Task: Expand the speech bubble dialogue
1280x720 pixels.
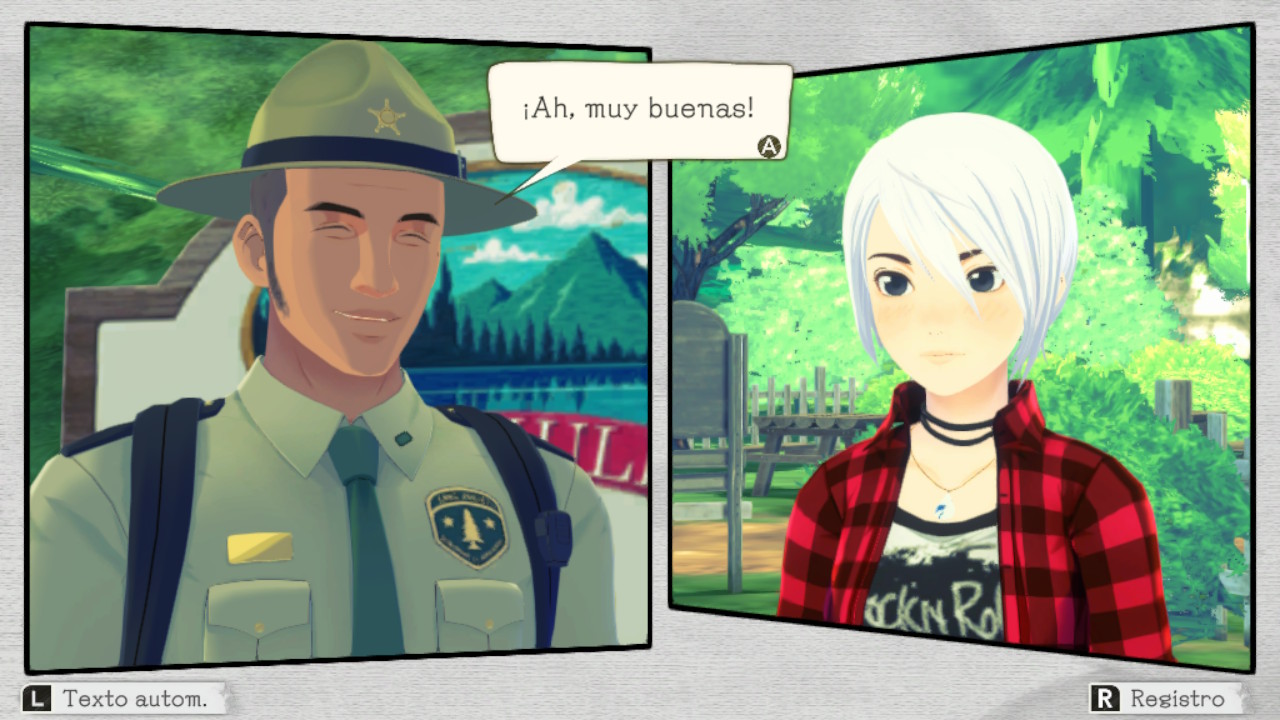Action: click(640, 110)
